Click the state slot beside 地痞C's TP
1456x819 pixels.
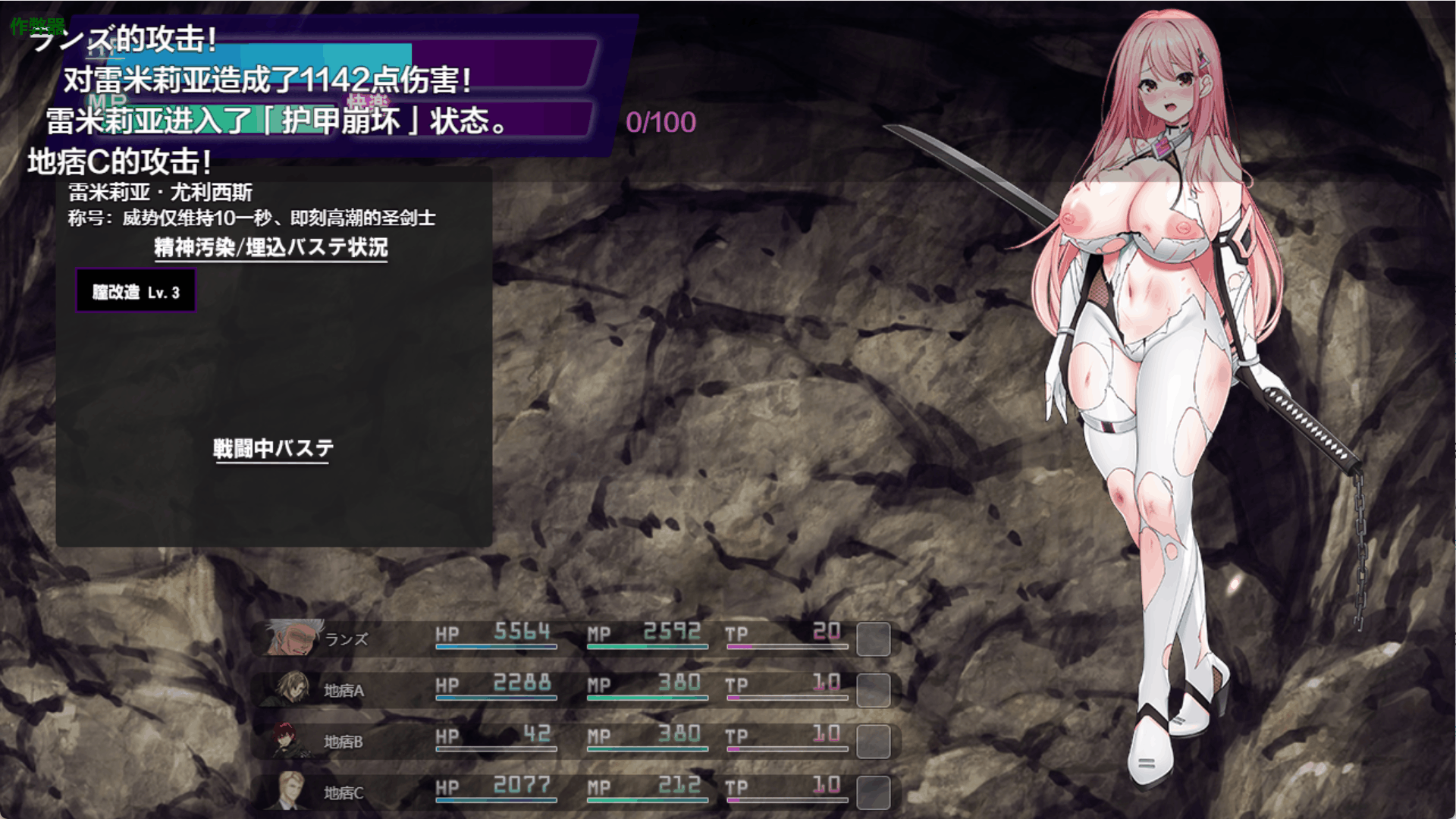pyautogui.click(x=873, y=792)
